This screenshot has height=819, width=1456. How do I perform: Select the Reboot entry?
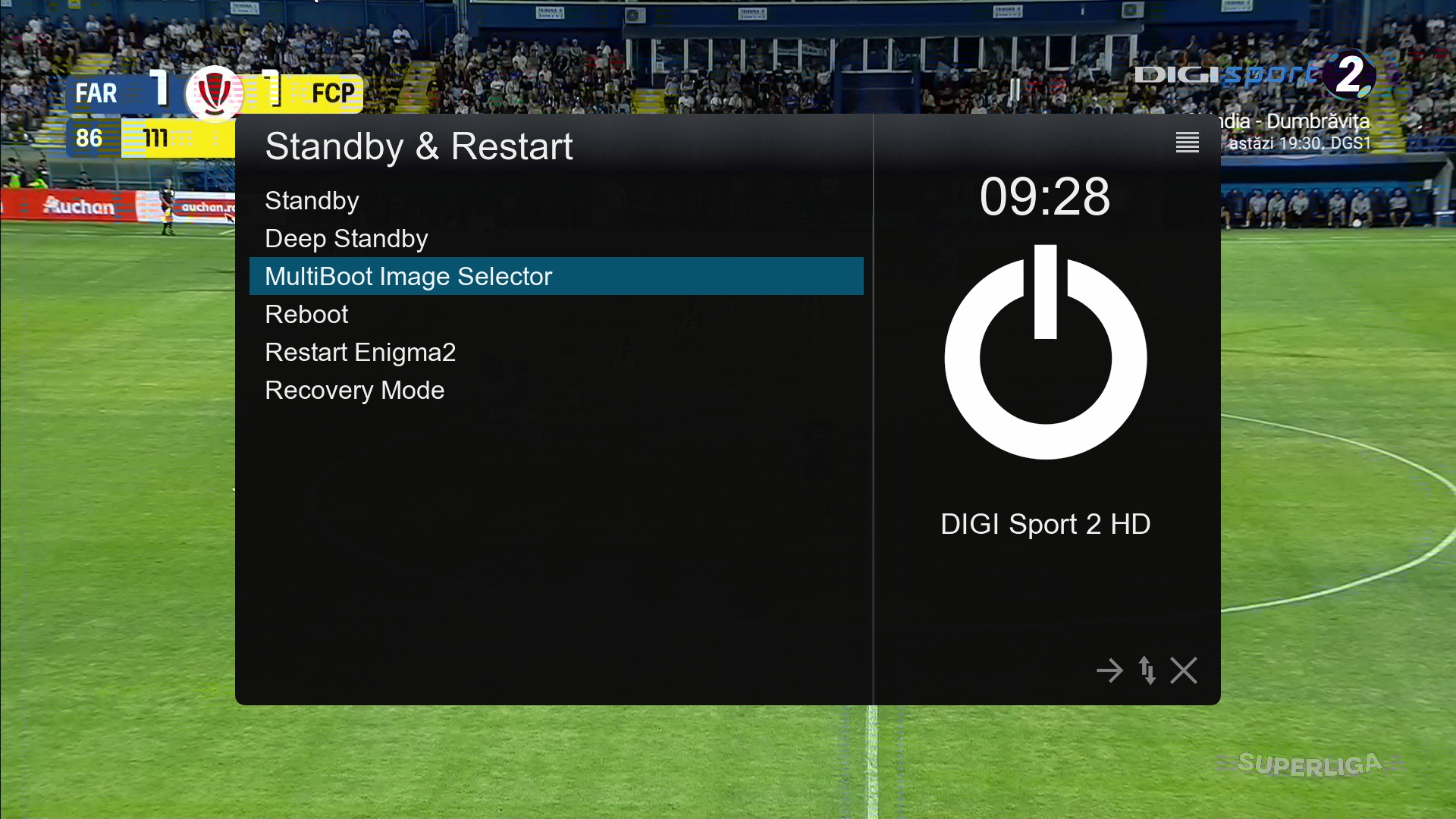[x=306, y=315]
